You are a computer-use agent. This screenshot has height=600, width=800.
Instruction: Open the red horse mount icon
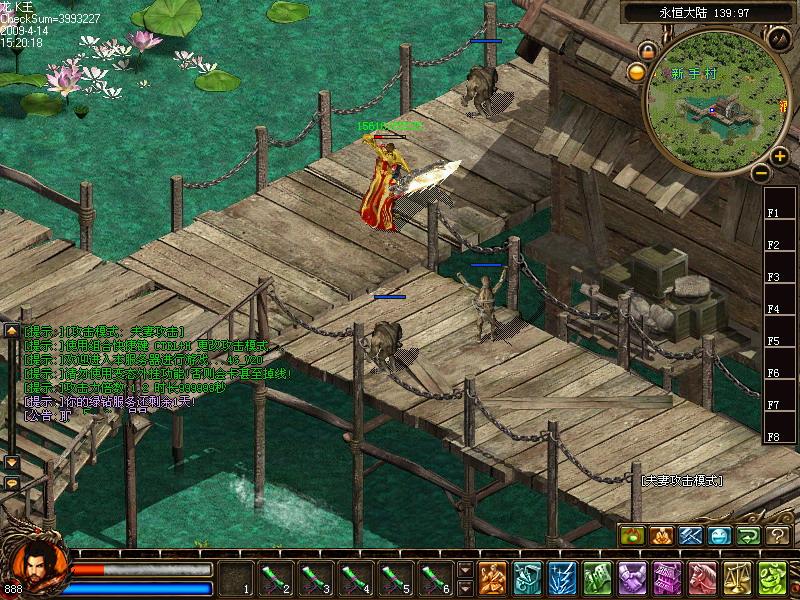[x=701, y=578]
